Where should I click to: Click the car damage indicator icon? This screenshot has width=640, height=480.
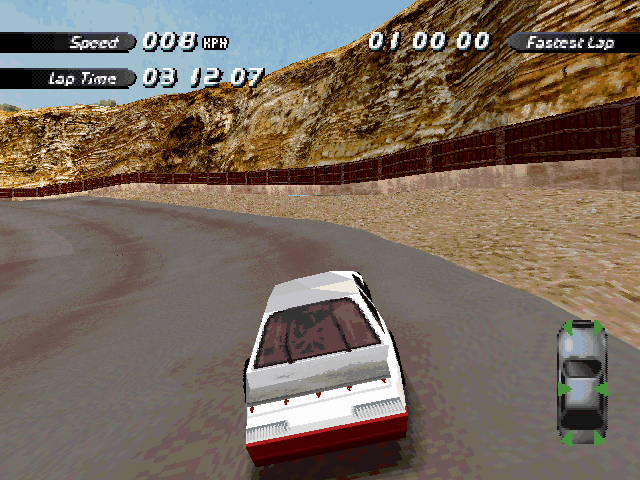[581, 383]
